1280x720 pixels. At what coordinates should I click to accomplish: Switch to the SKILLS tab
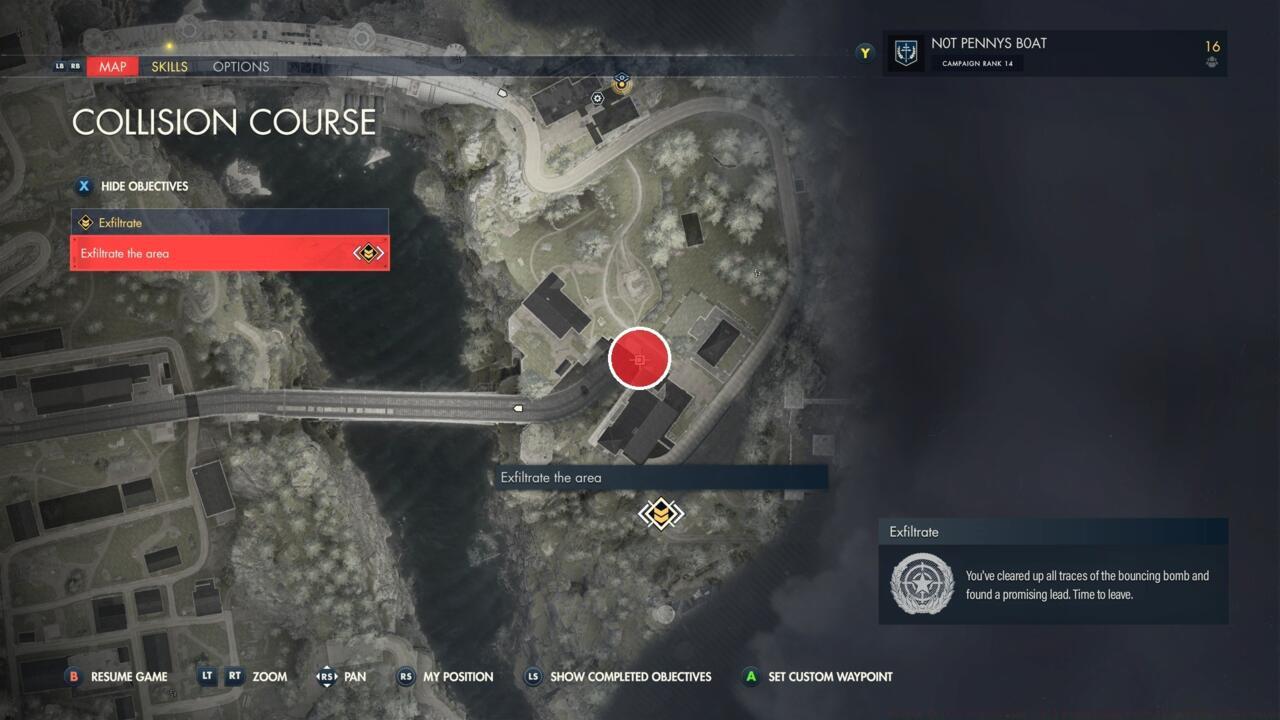pos(168,66)
